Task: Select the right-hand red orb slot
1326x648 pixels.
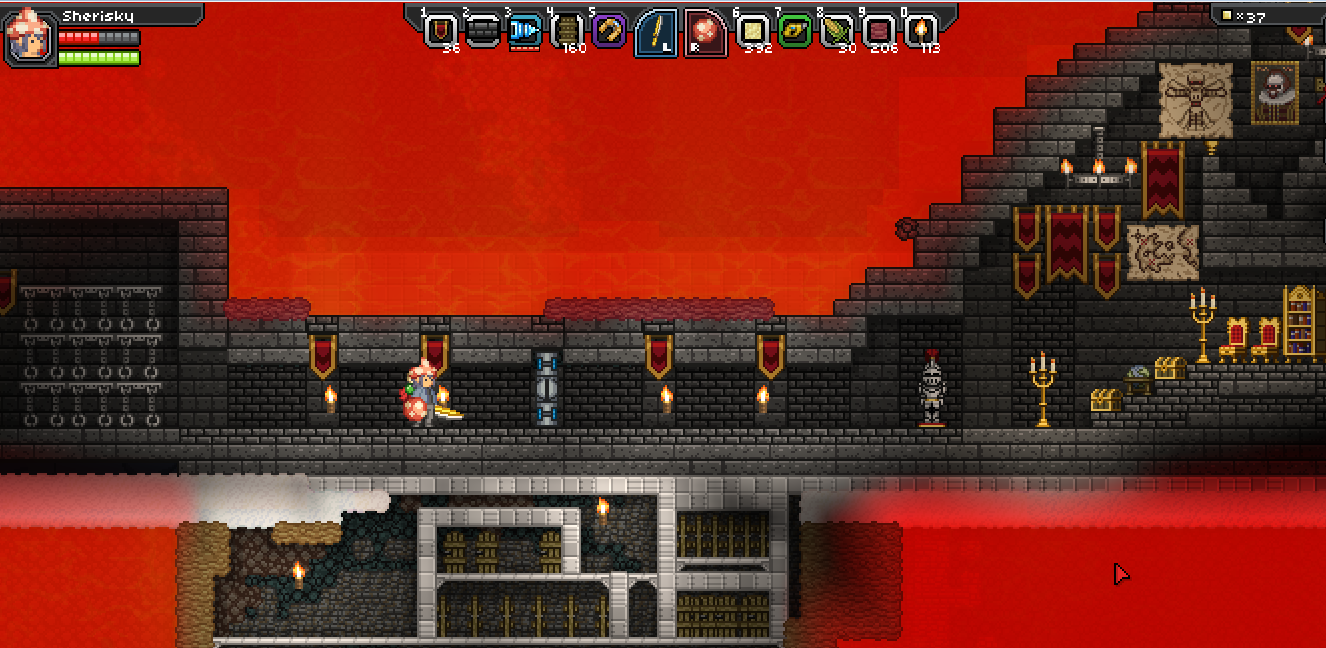Action: click(705, 33)
